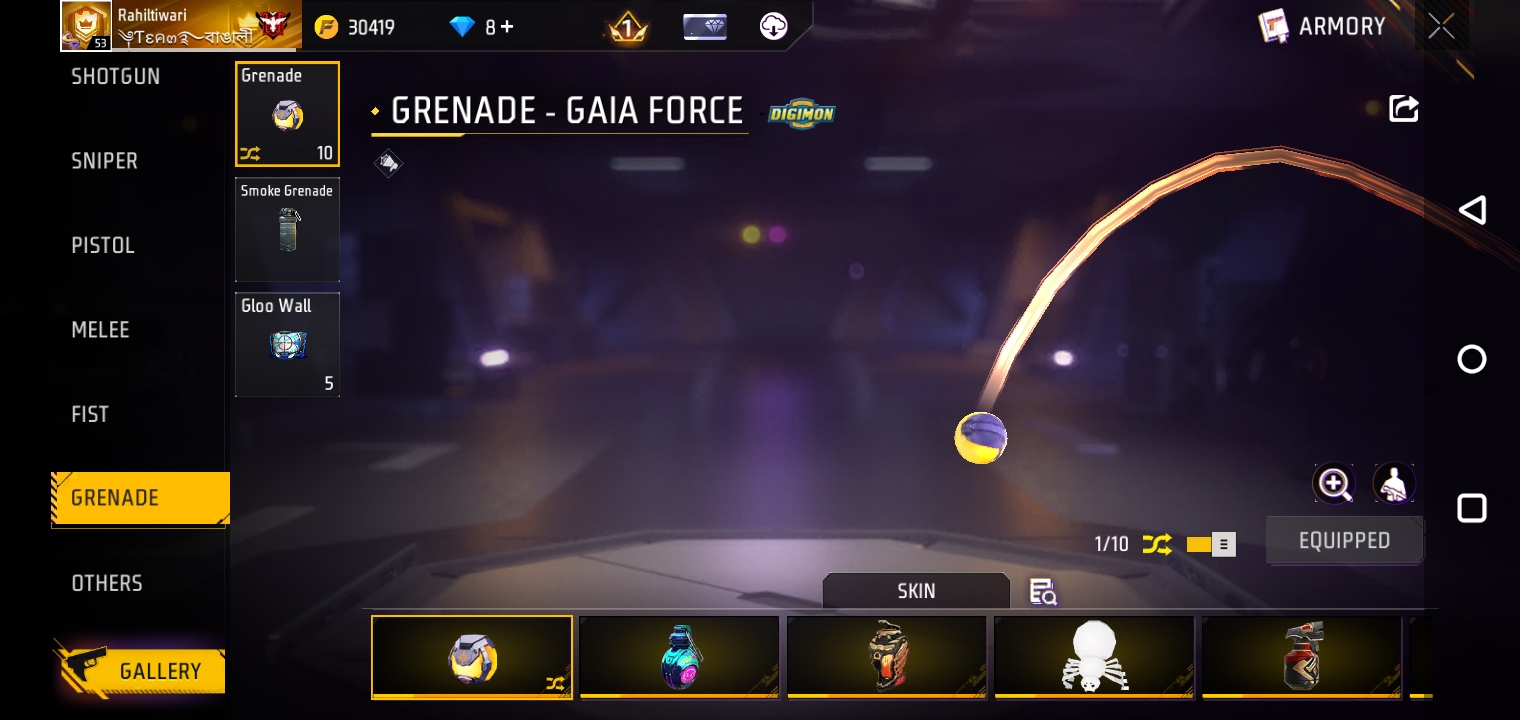Tap the Android back navigation button

point(1472,210)
